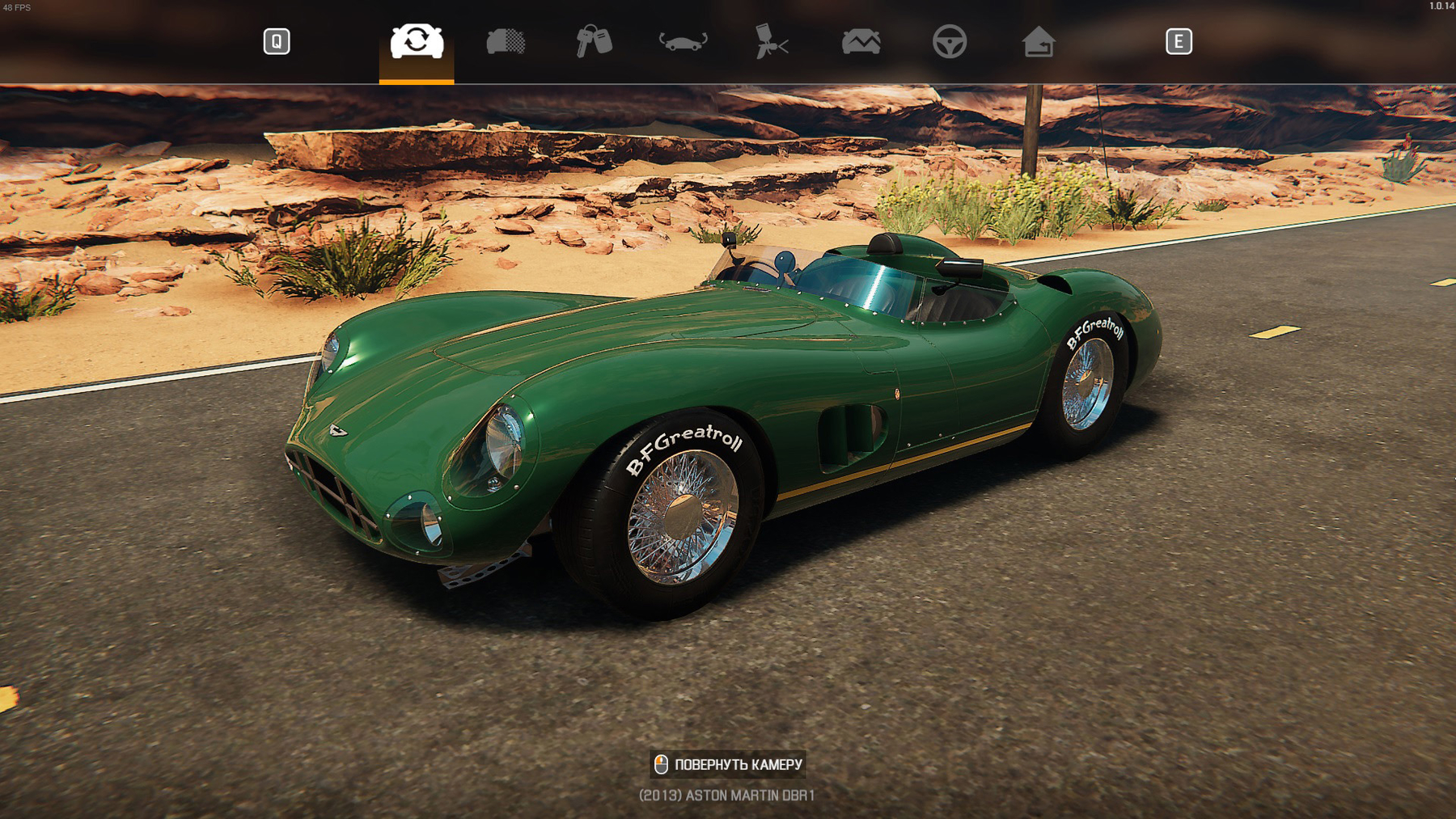Open the car graph statistics tab
1456x819 pixels.
pos(861,41)
